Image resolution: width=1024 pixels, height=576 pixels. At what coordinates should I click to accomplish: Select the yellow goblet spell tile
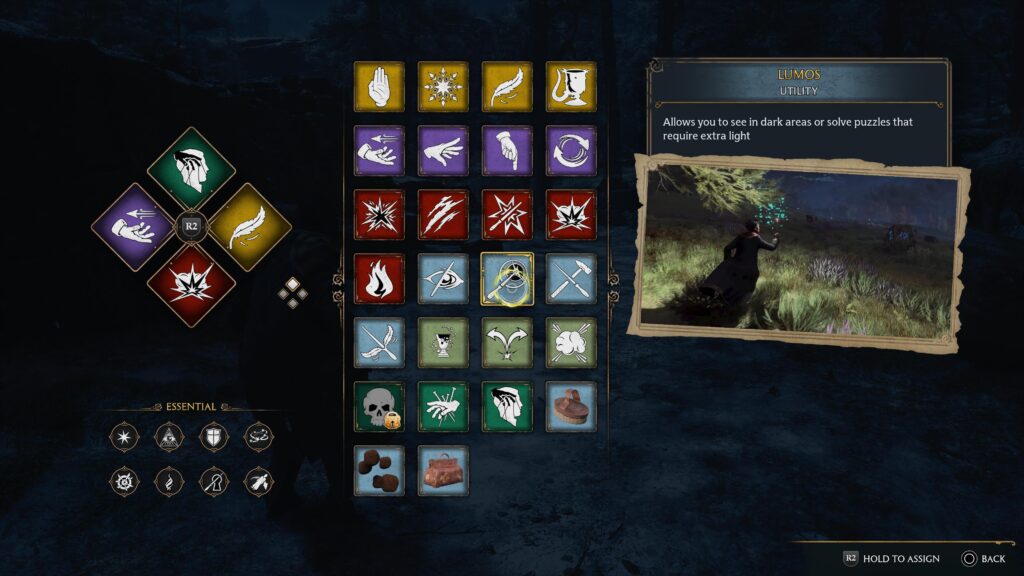(x=571, y=87)
